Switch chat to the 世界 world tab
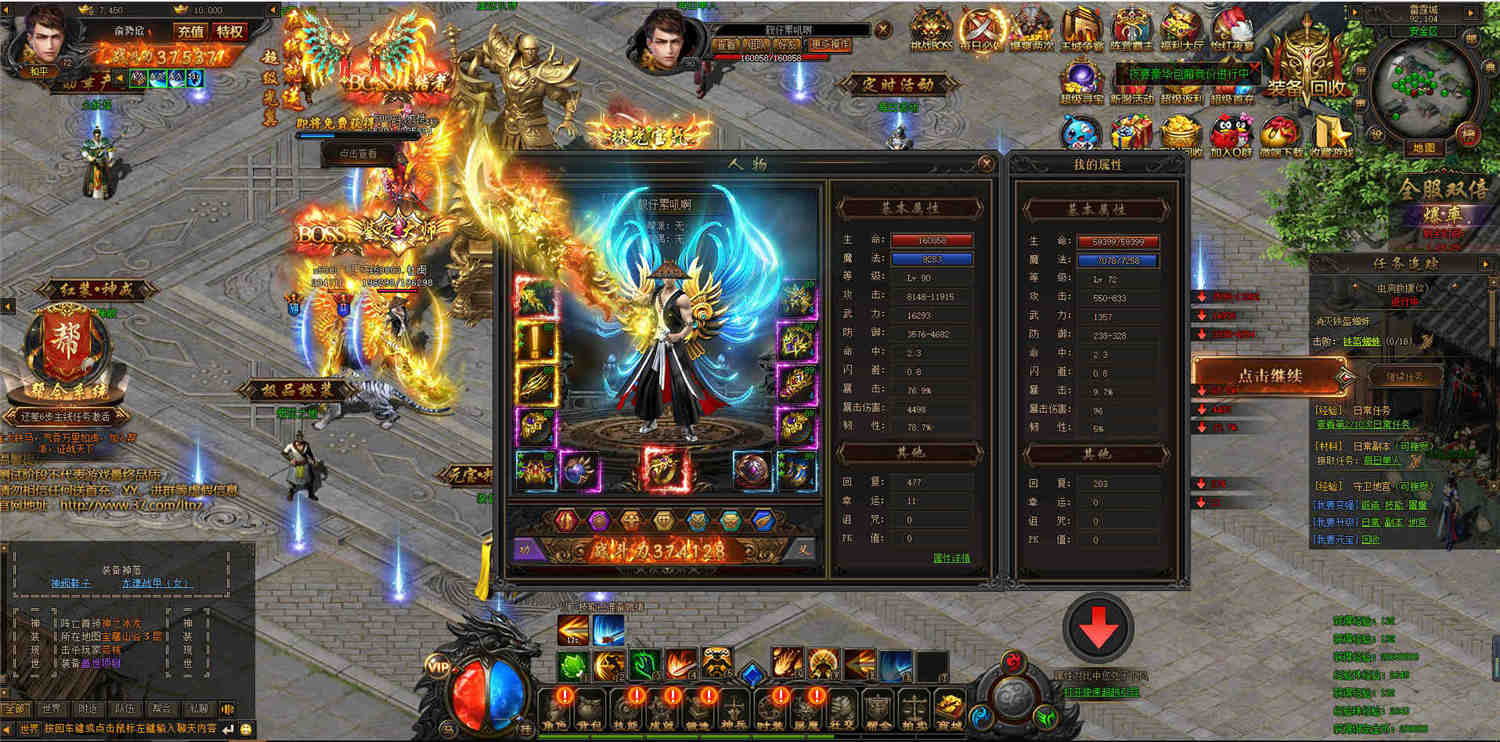1500x742 pixels. (50, 709)
